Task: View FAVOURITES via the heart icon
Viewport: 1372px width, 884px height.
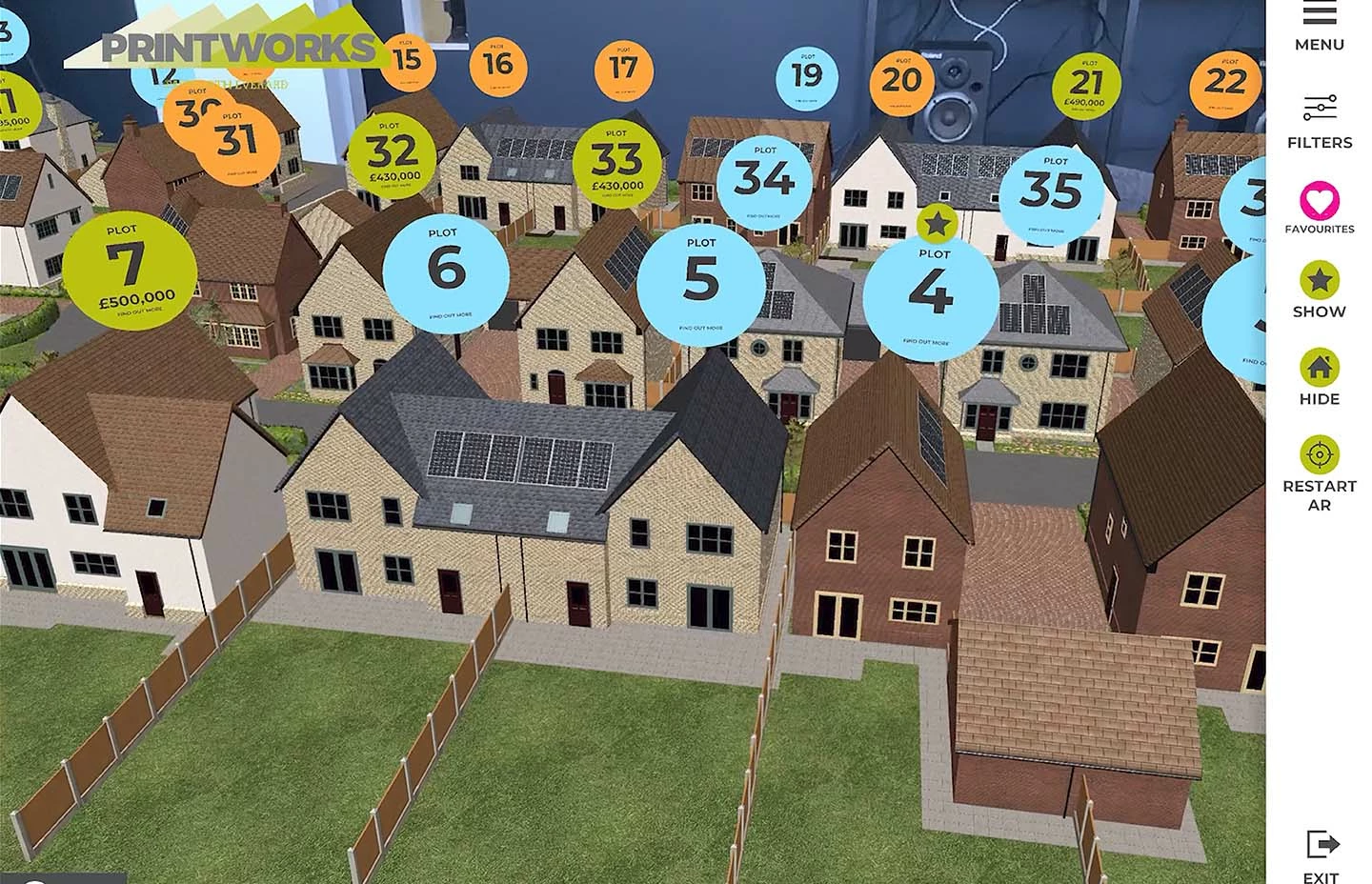Action: (x=1320, y=202)
